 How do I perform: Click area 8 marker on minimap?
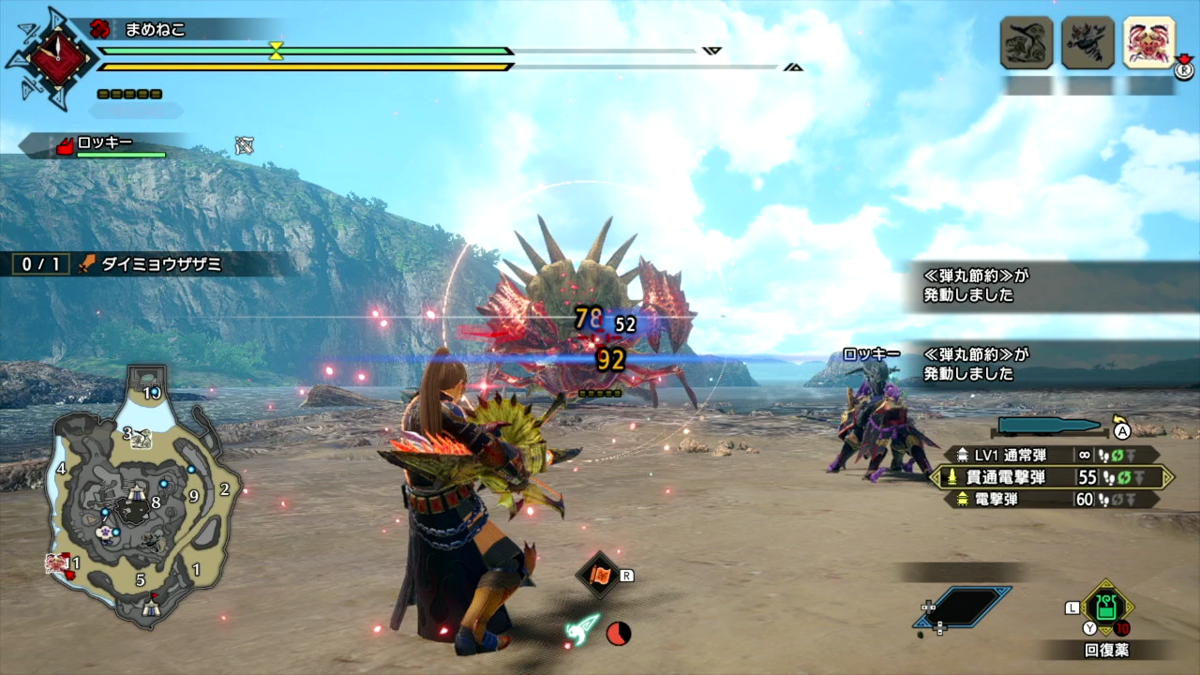[156, 503]
